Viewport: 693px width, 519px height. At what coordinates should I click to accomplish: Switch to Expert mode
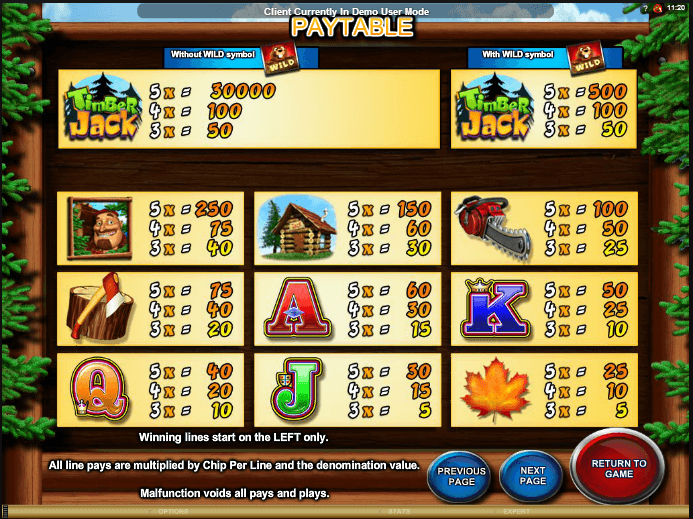(517, 511)
